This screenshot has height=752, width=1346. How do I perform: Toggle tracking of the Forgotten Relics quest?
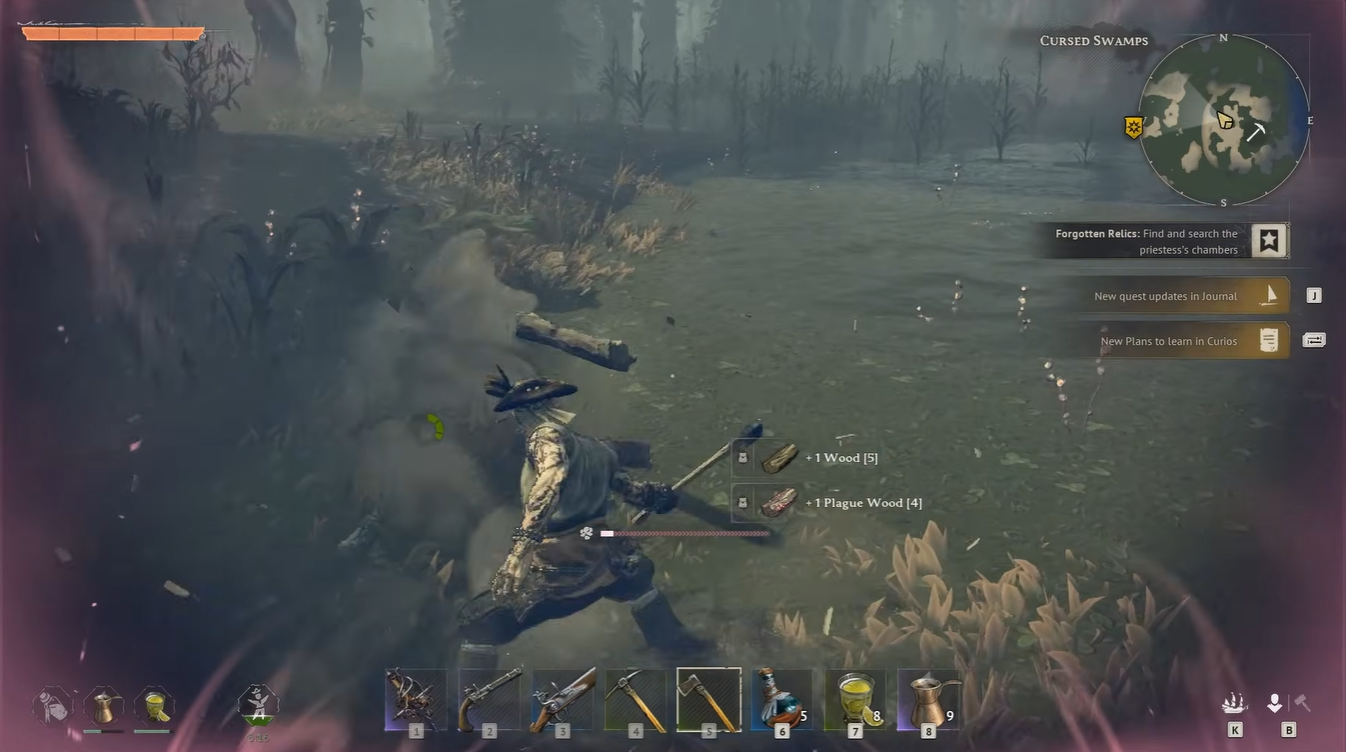tap(1268, 239)
